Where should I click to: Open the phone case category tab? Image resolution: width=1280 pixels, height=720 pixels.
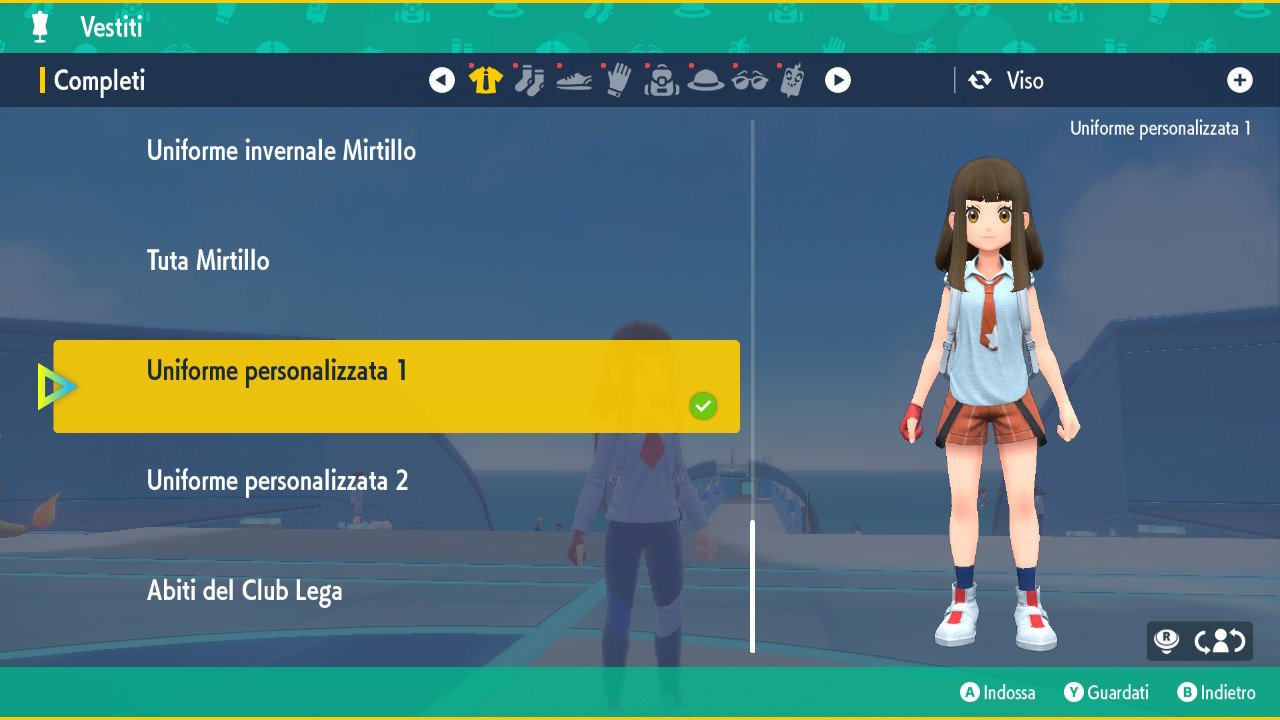coord(792,81)
